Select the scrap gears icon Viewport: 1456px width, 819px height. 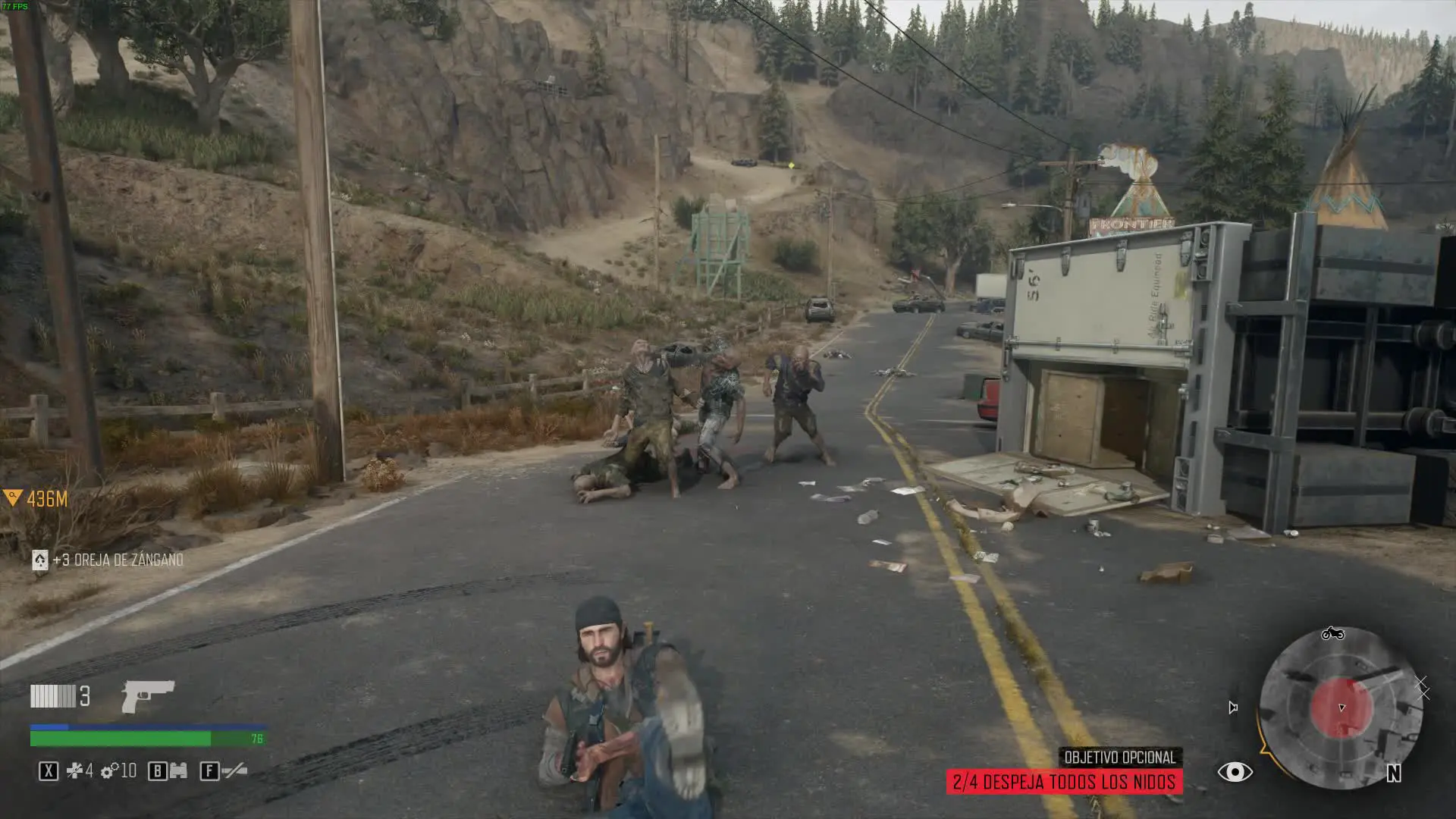pos(109,771)
